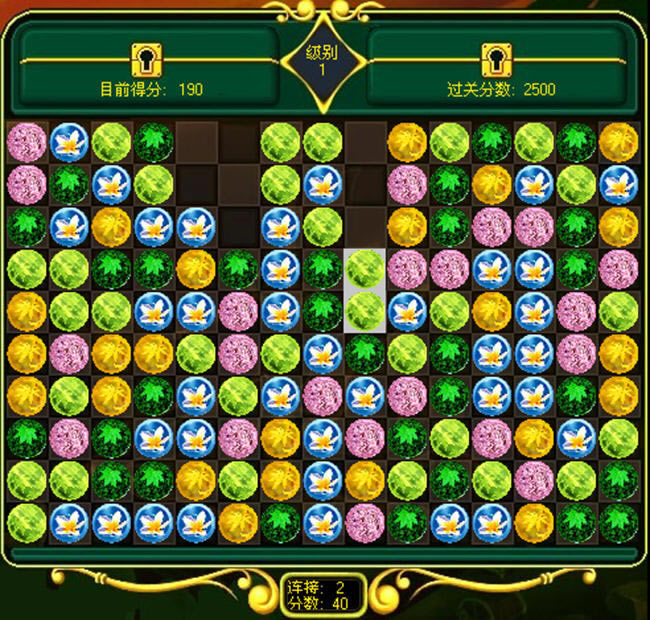The width and height of the screenshot is (650, 620).
Task: Select the highlighted green gem beside the pink gem
Action: [x=365, y=268]
